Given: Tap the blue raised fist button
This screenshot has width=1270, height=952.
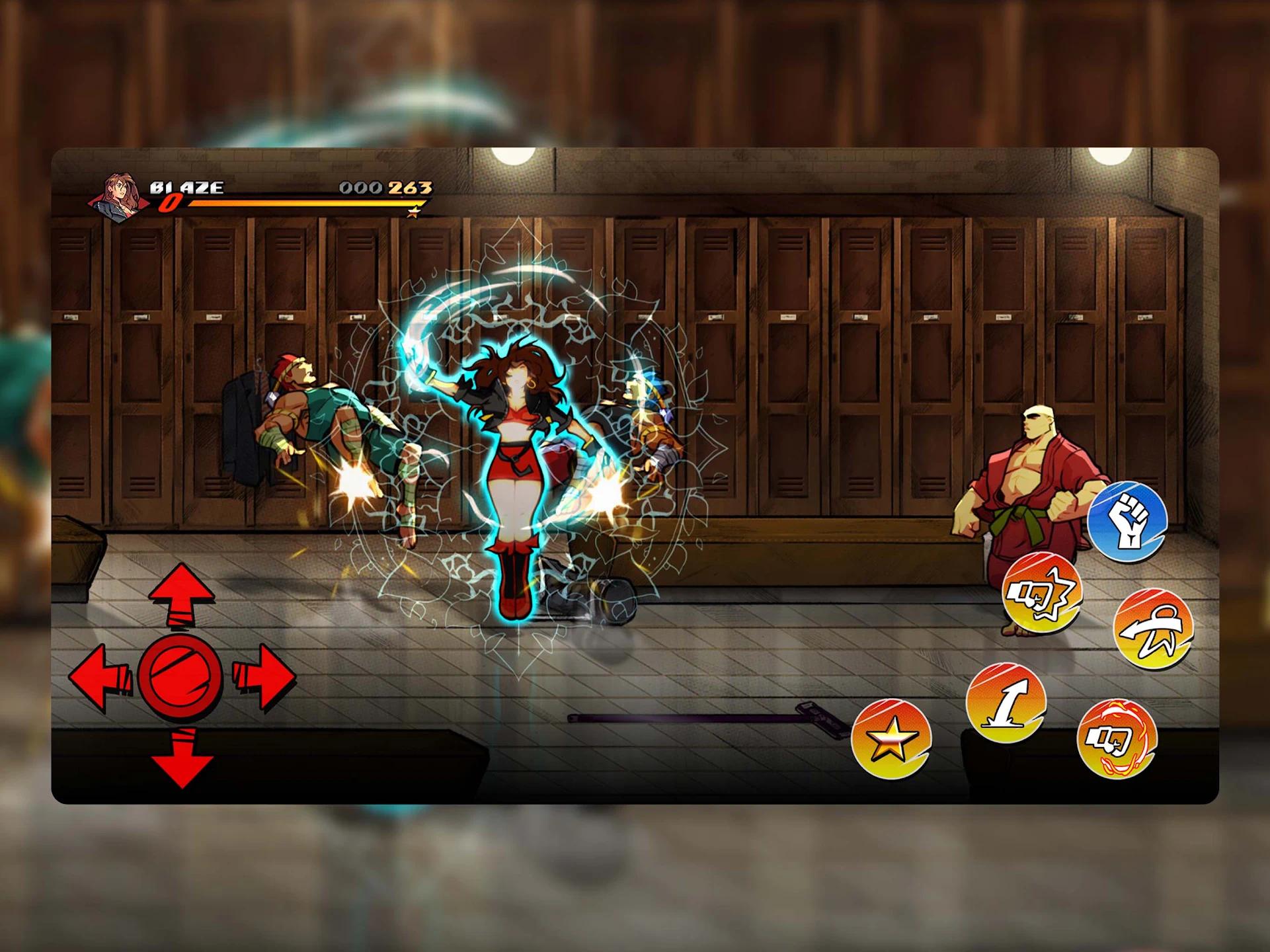Looking at the screenshot, I should point(1127,522).
